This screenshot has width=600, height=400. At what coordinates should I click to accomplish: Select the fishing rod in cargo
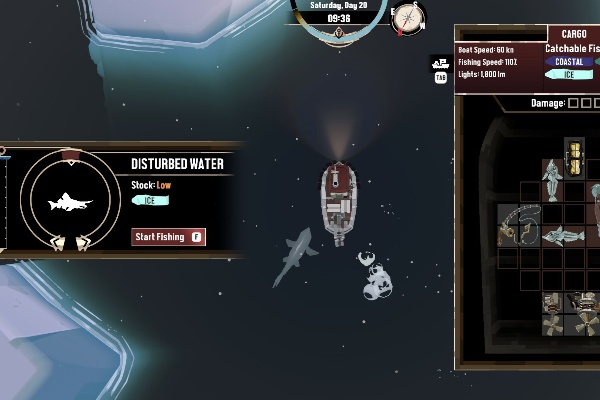tap(520, 225)
